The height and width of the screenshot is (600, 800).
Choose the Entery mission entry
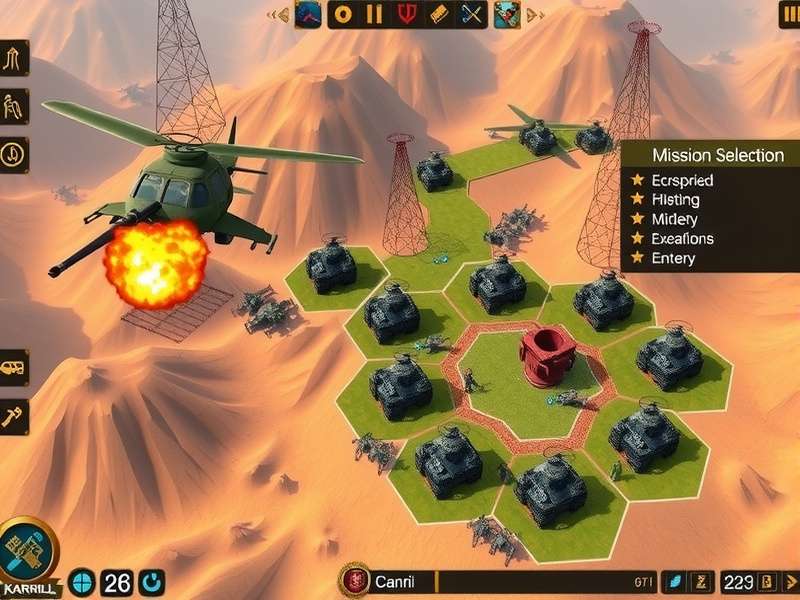tap(673, 258)
